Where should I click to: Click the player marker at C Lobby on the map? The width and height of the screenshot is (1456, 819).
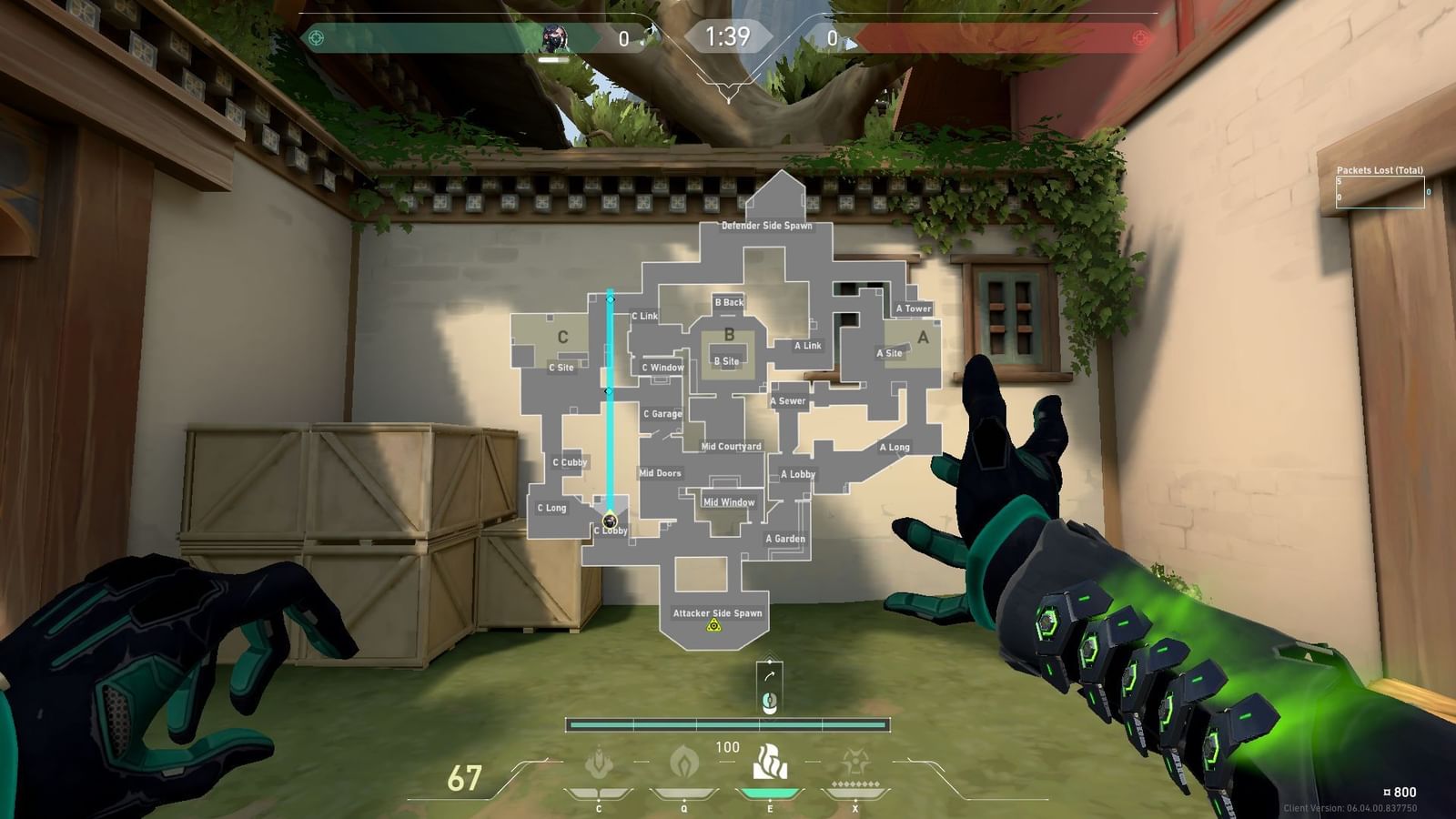[611, 521]
